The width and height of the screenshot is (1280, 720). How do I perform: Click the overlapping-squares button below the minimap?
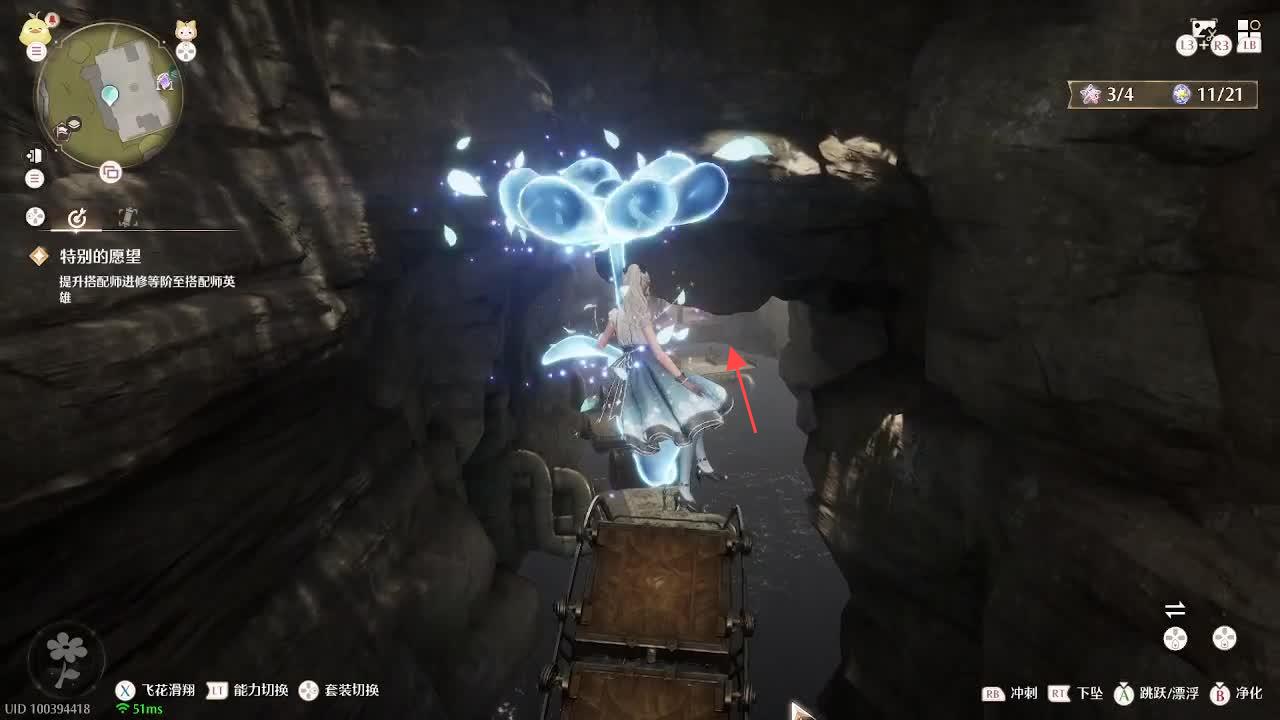(x=110, y=172)
